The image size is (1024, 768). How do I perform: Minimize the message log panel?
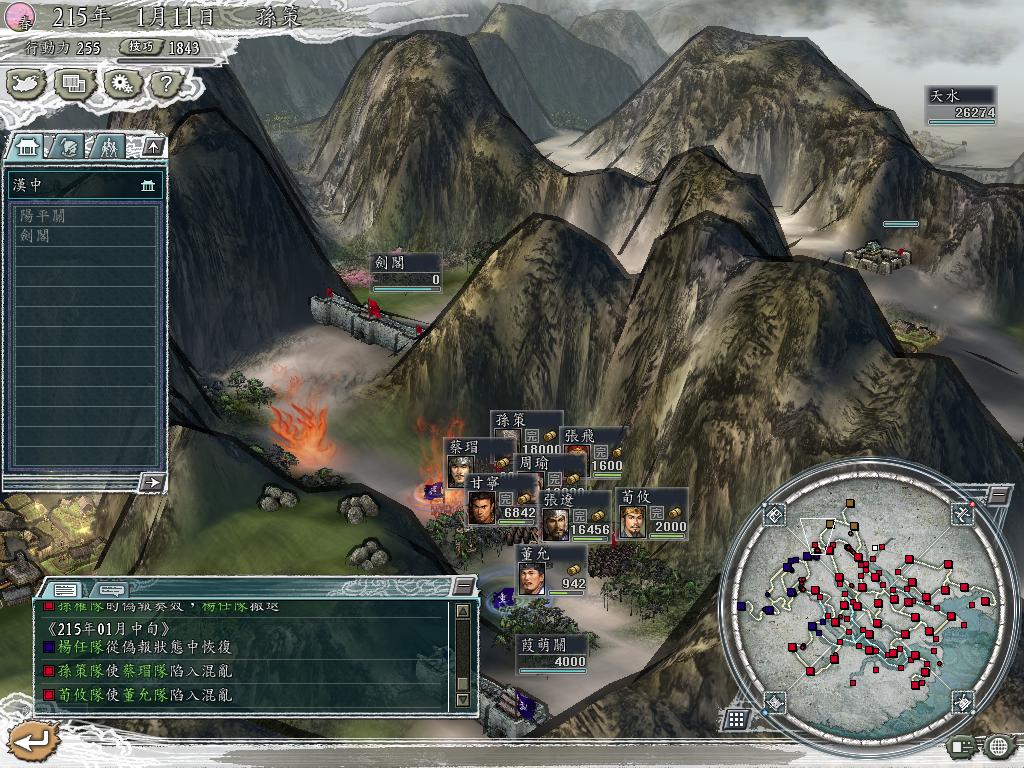pos(463,586)
